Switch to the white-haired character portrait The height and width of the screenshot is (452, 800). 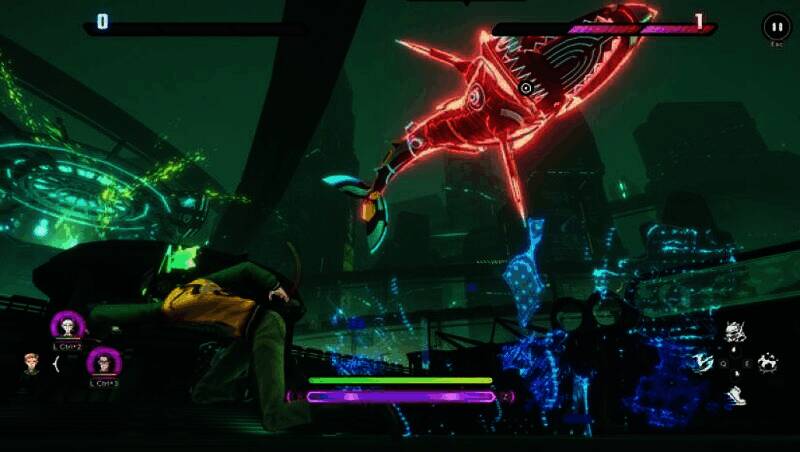(x=68, y=326)
